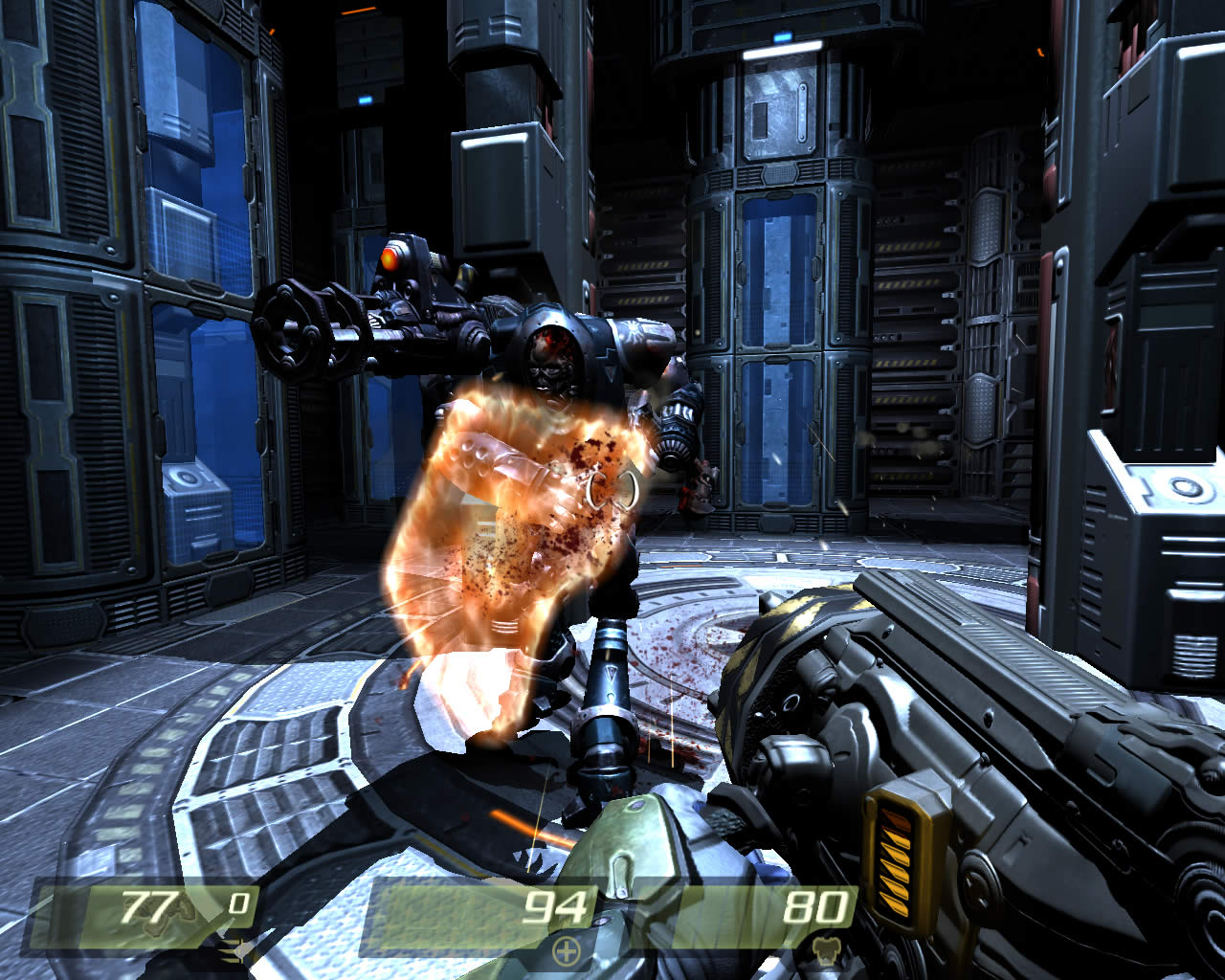Click the health cross icon
The image size is (1225, 980).
click(567, 951)
